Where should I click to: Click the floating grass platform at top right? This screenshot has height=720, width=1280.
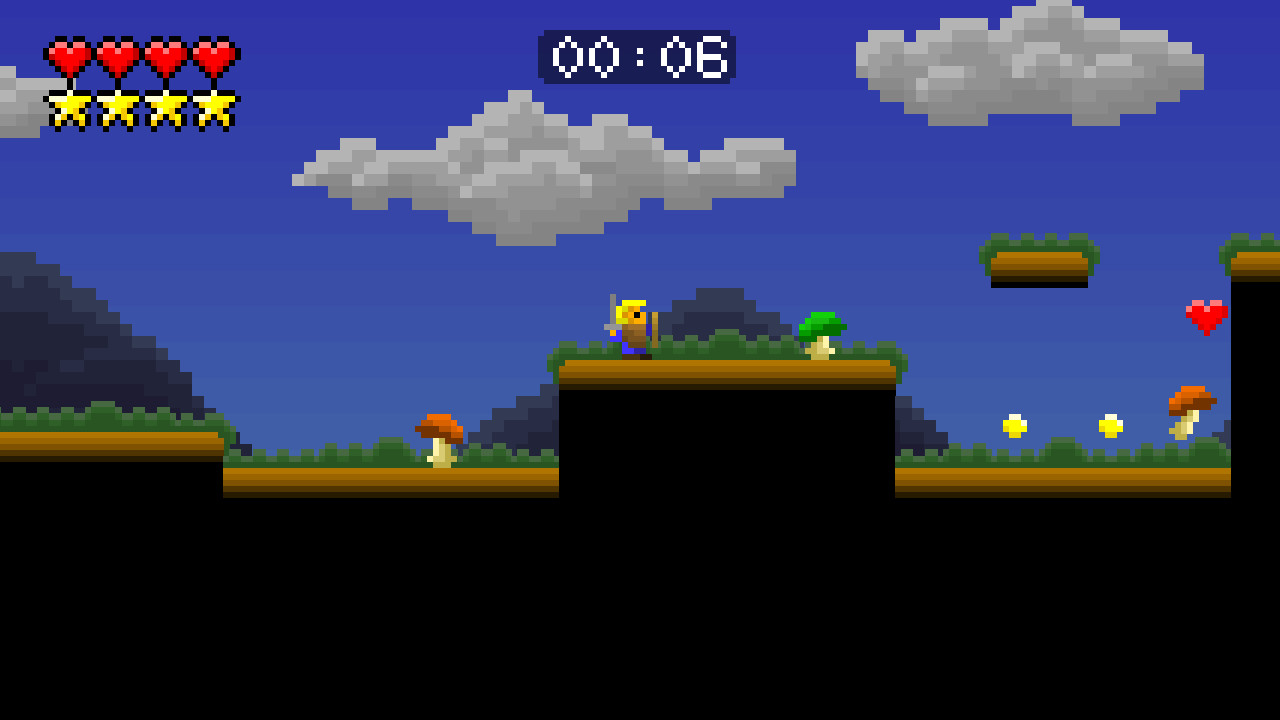(1040, 258)
